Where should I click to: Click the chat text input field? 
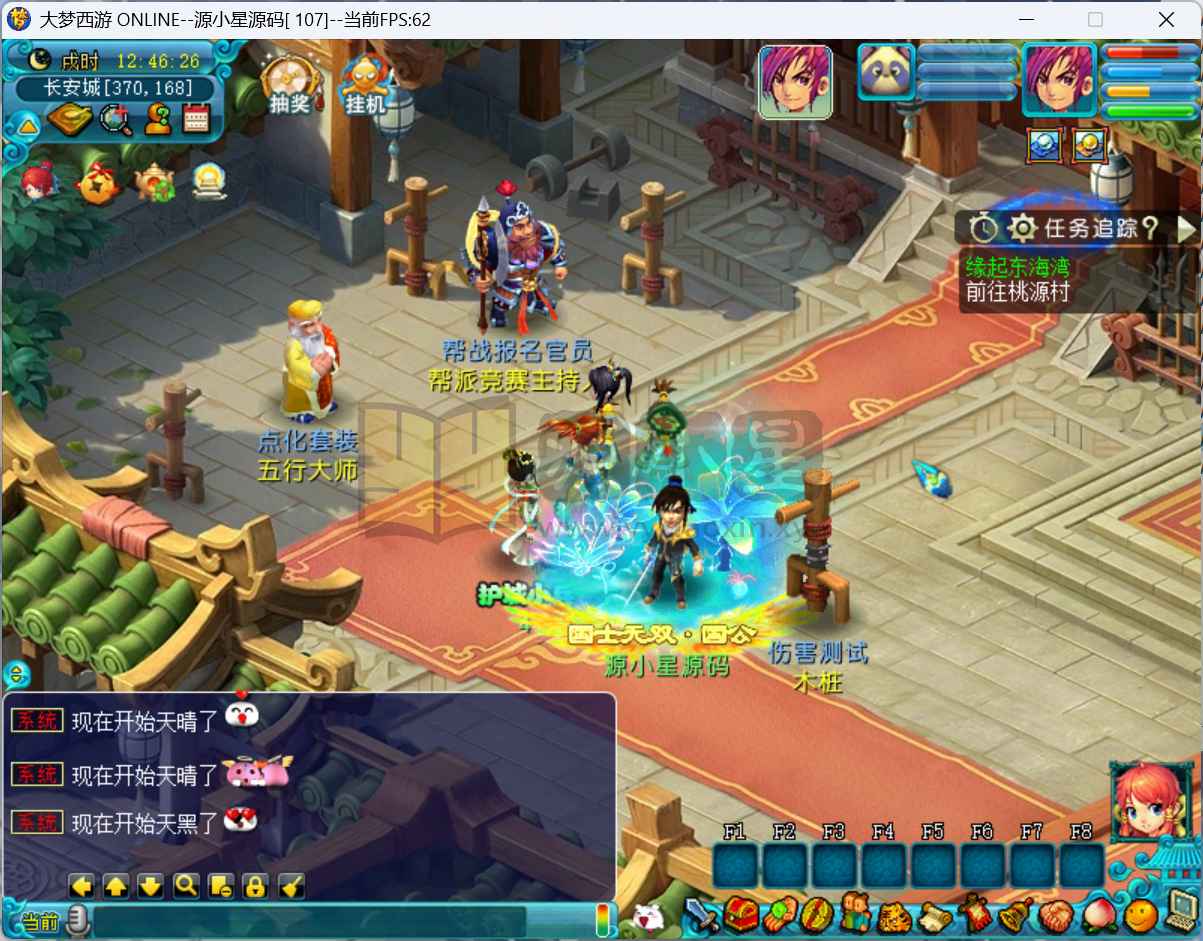coord(310,921)
